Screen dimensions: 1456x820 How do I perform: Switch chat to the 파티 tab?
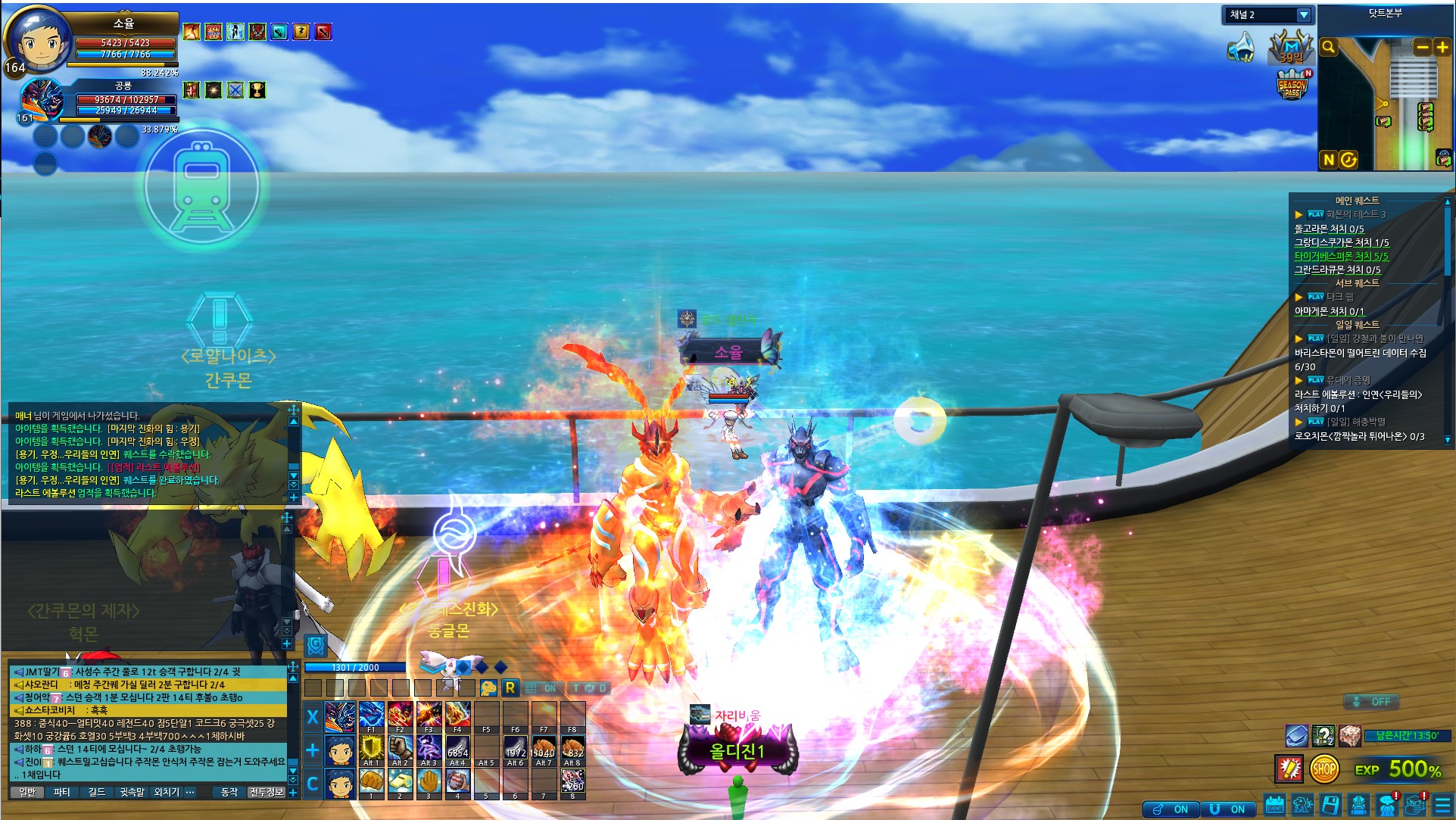pos(62,792)
